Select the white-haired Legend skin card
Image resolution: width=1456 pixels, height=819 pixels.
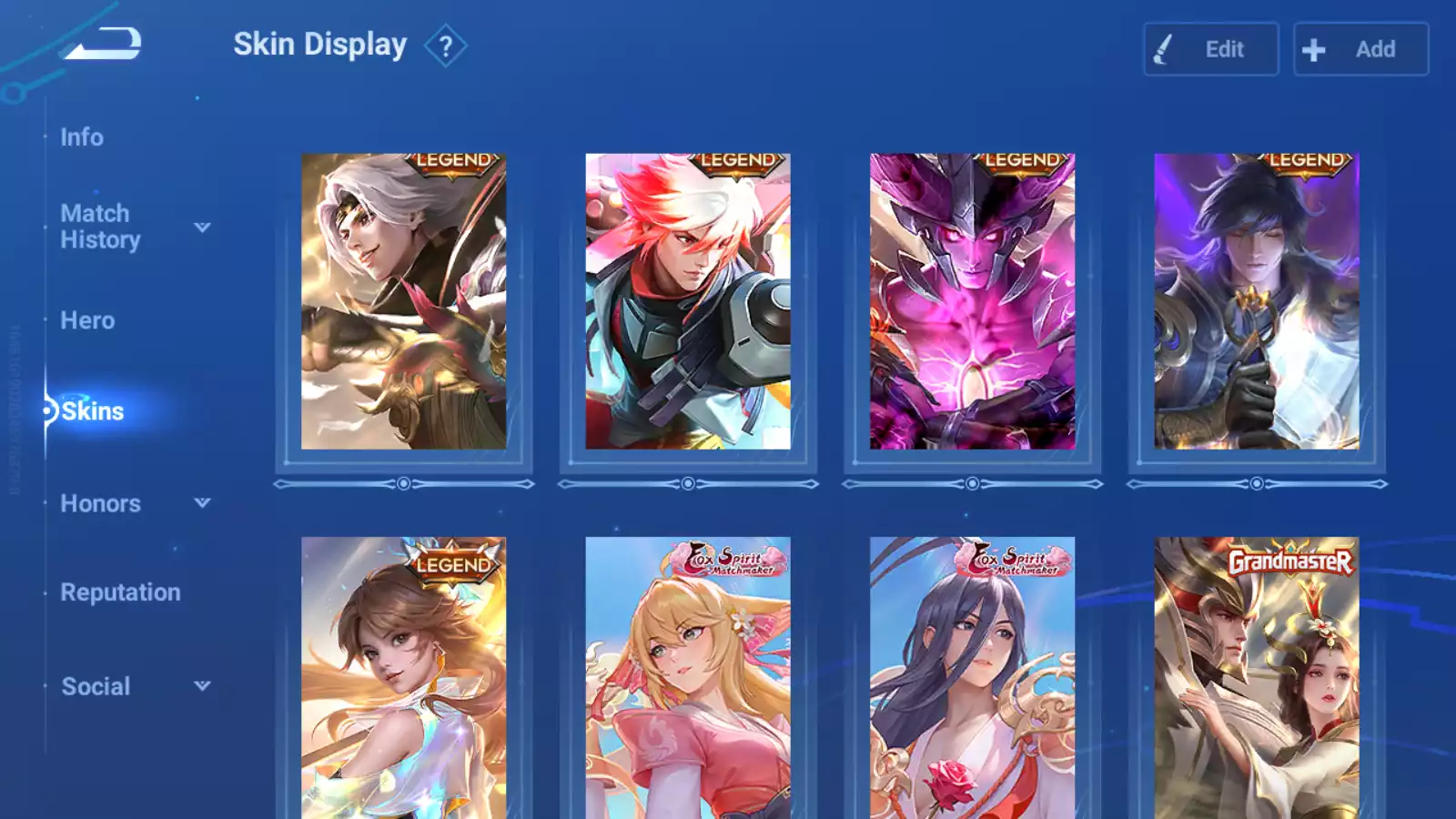(x=403, y=301)
